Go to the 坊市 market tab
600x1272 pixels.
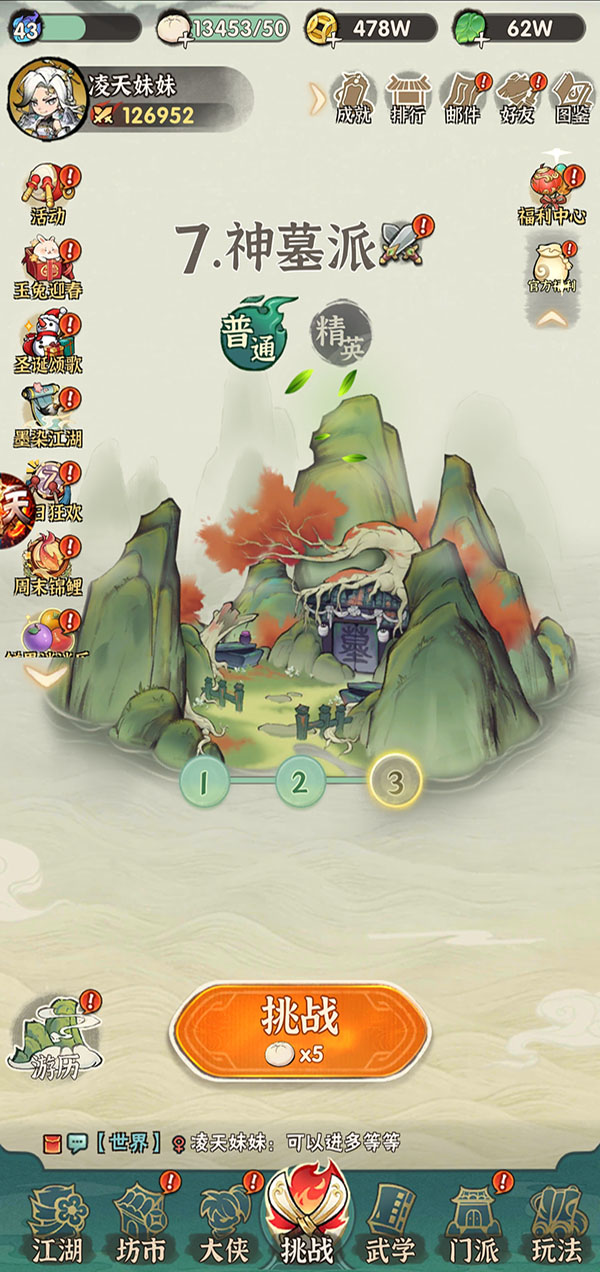141,1222
